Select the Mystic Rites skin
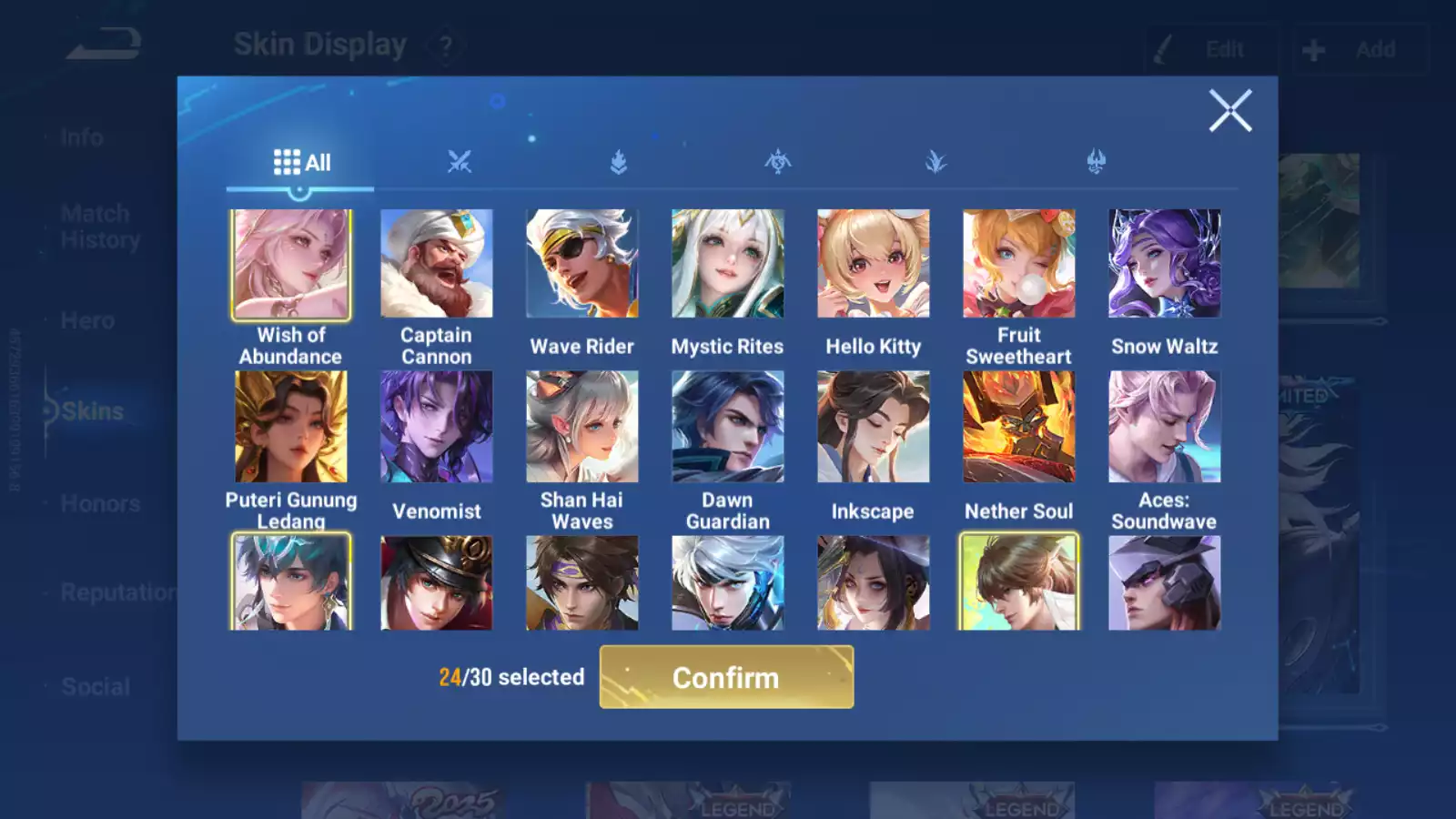The image size is (1456, 819). tap(728, 265)
